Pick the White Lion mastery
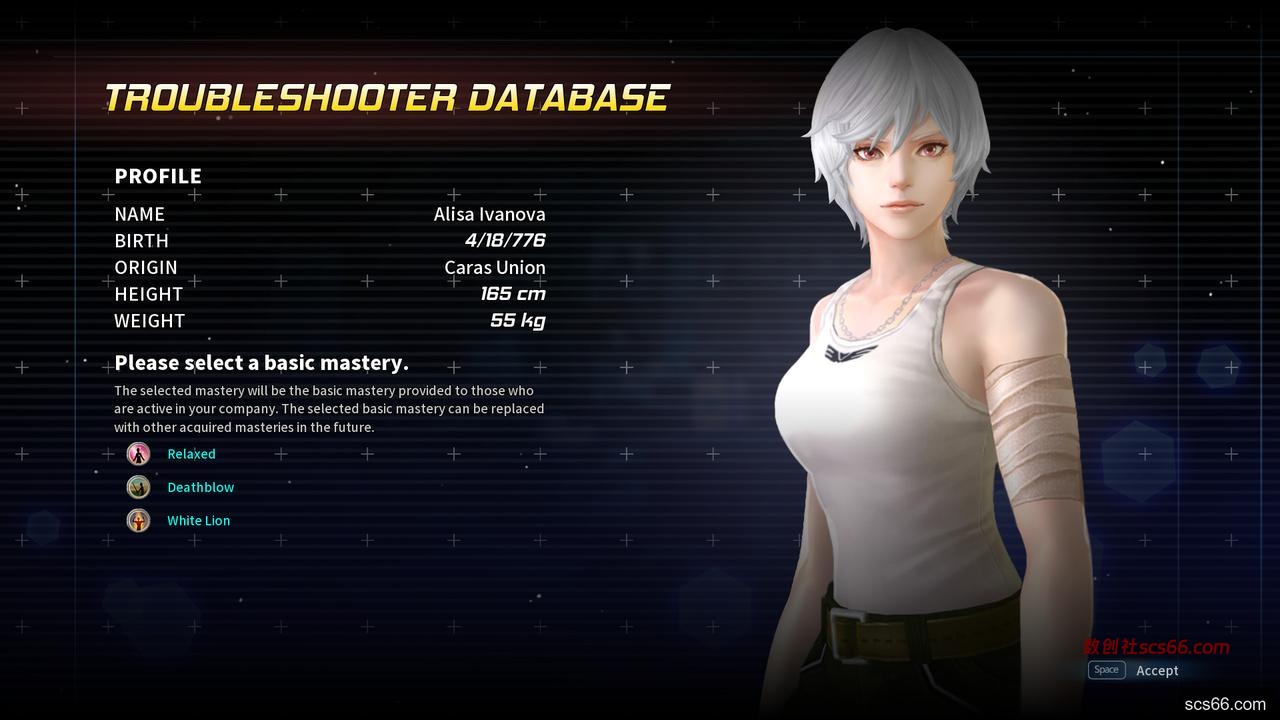 pos(198,520)
